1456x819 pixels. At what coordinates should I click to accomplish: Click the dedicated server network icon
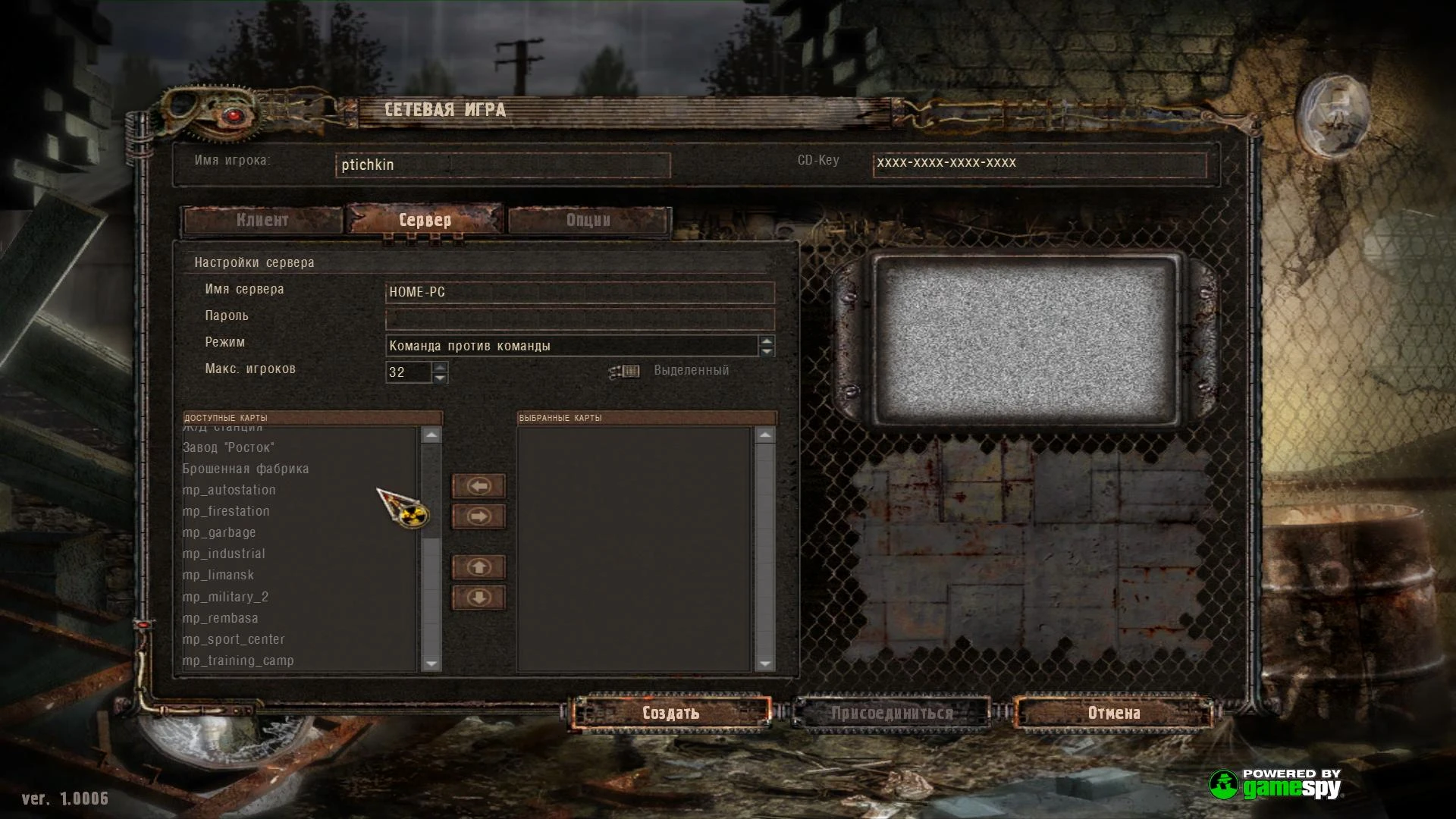click(623, 371)
